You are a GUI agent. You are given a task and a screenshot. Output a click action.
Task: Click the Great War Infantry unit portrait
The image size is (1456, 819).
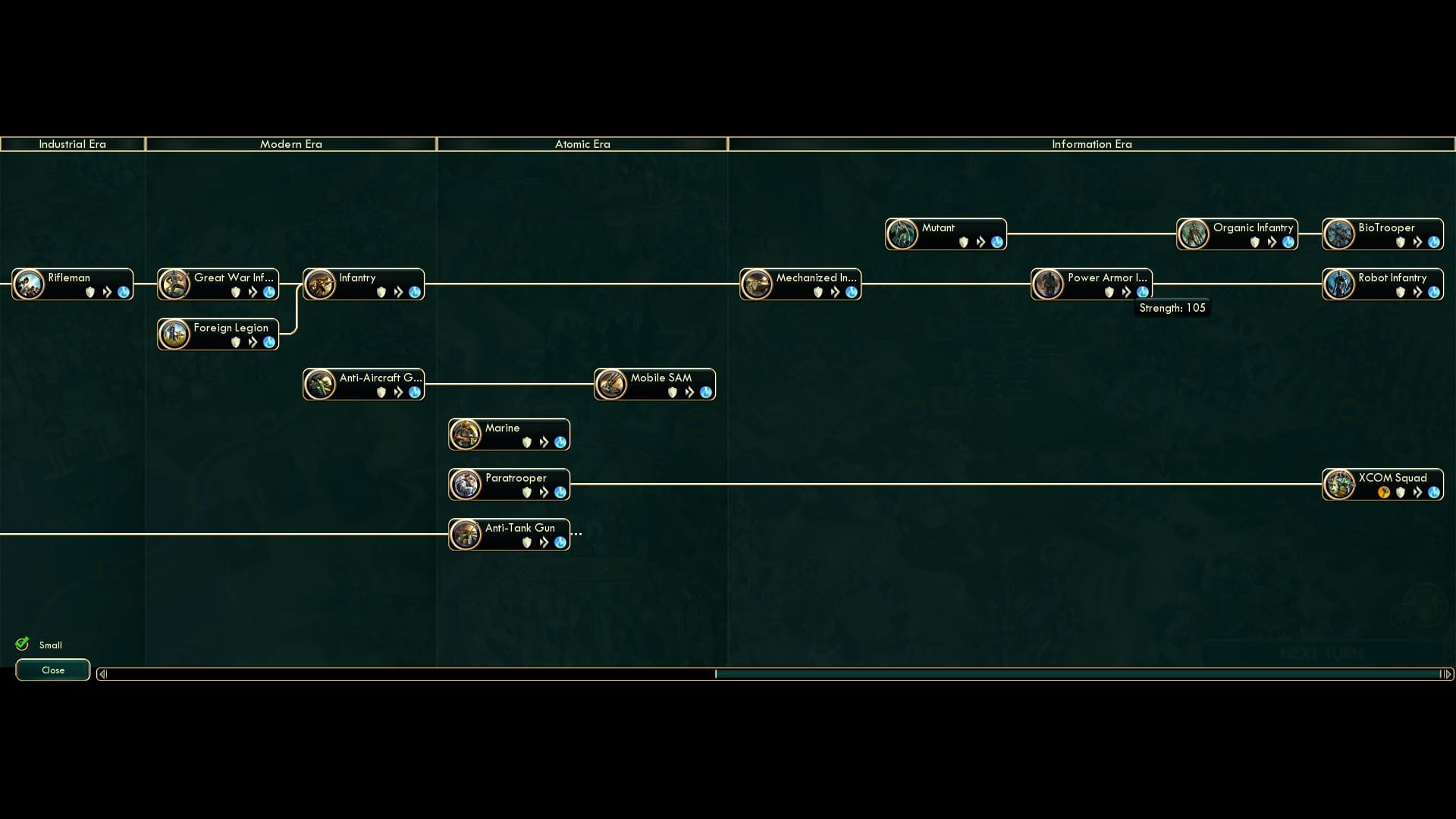click(174, 284)
